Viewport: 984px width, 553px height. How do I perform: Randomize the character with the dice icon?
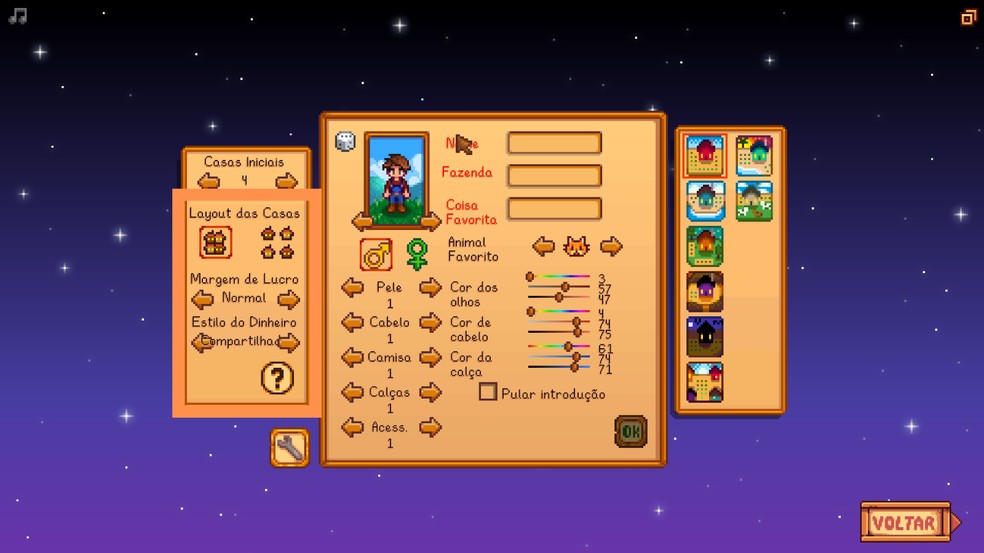(345, 142)
